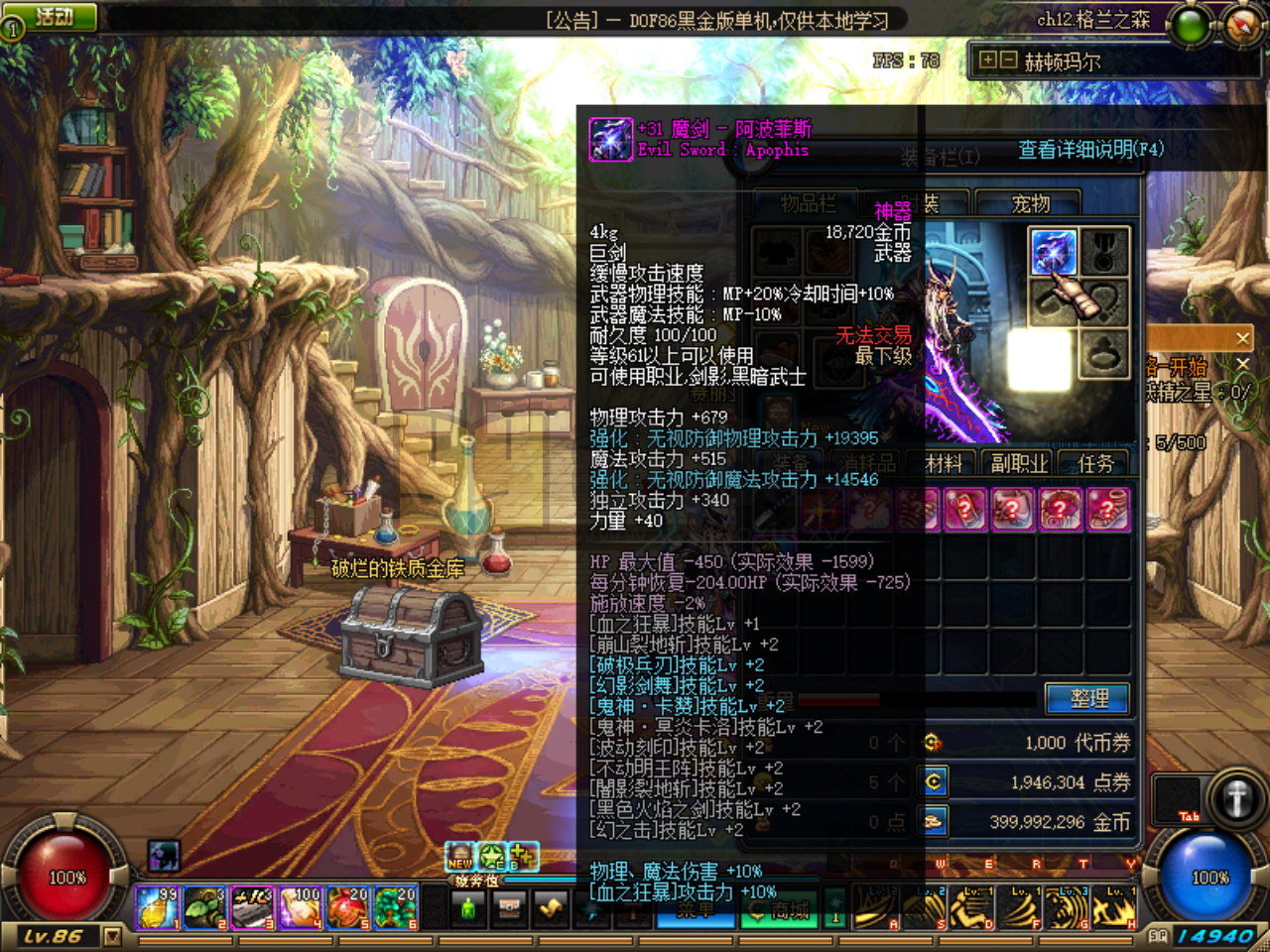Click the cross icon above the mana orb

click(1235, 799)
